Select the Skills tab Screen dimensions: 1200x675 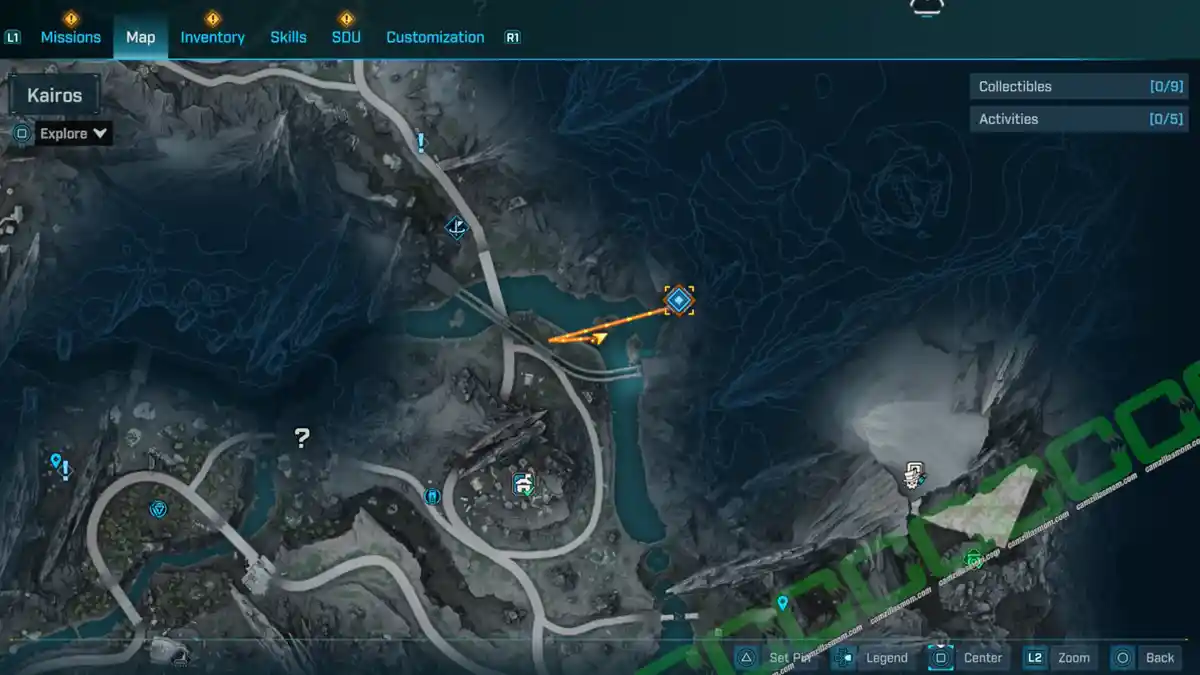click(288, 37)
